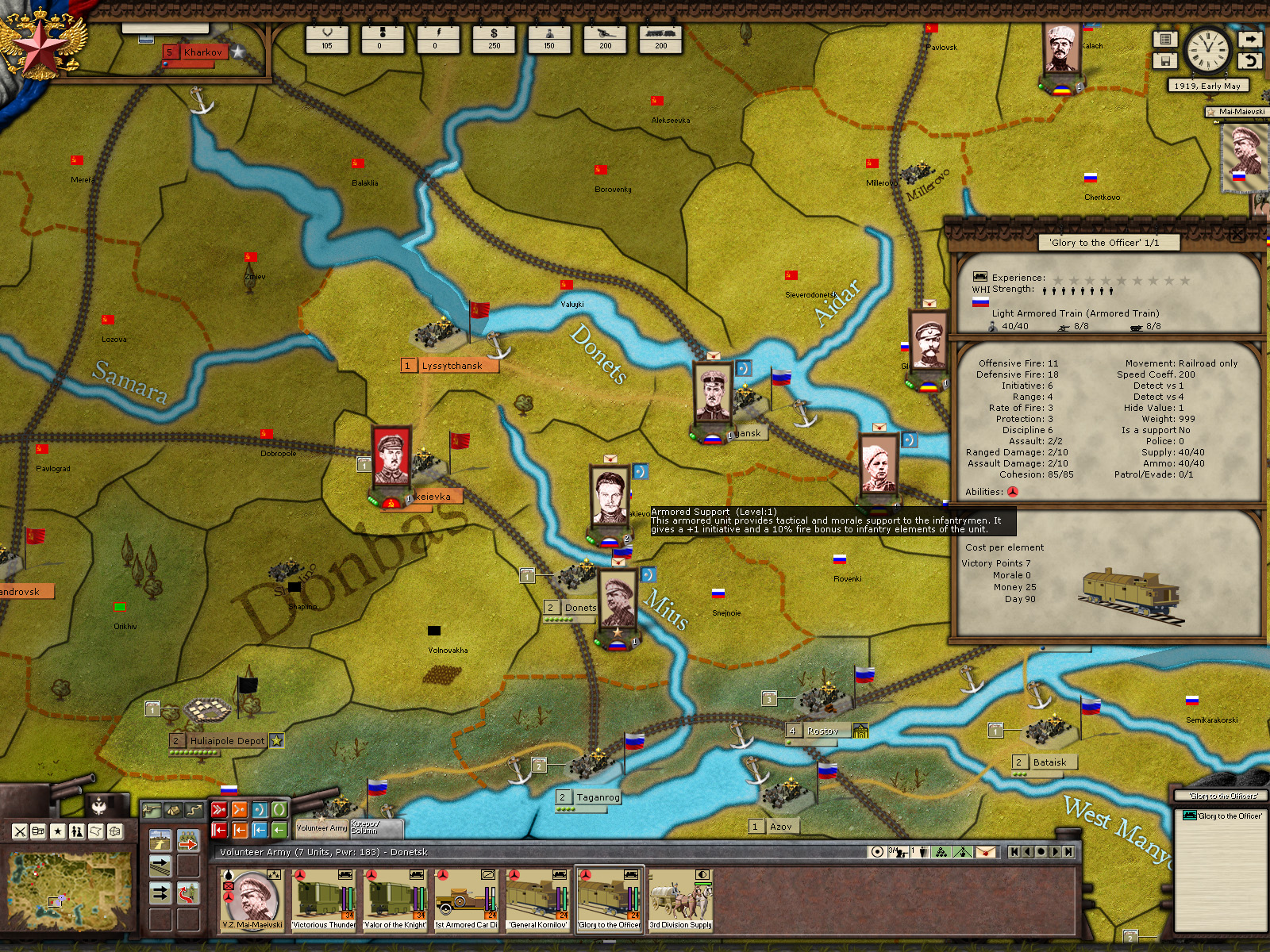Set the red all-out attack posture
This screenshot has width=1270, height=952.
click(x=219, y=810)
